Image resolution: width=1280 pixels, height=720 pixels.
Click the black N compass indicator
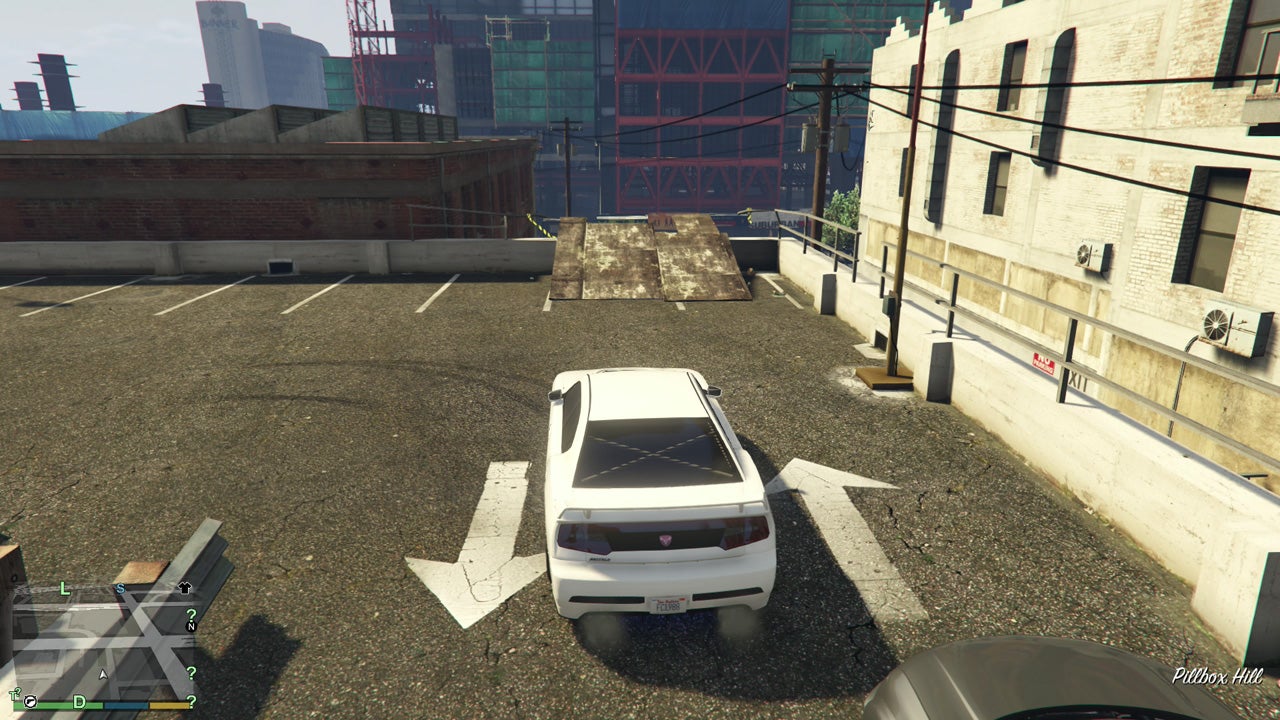193,626
